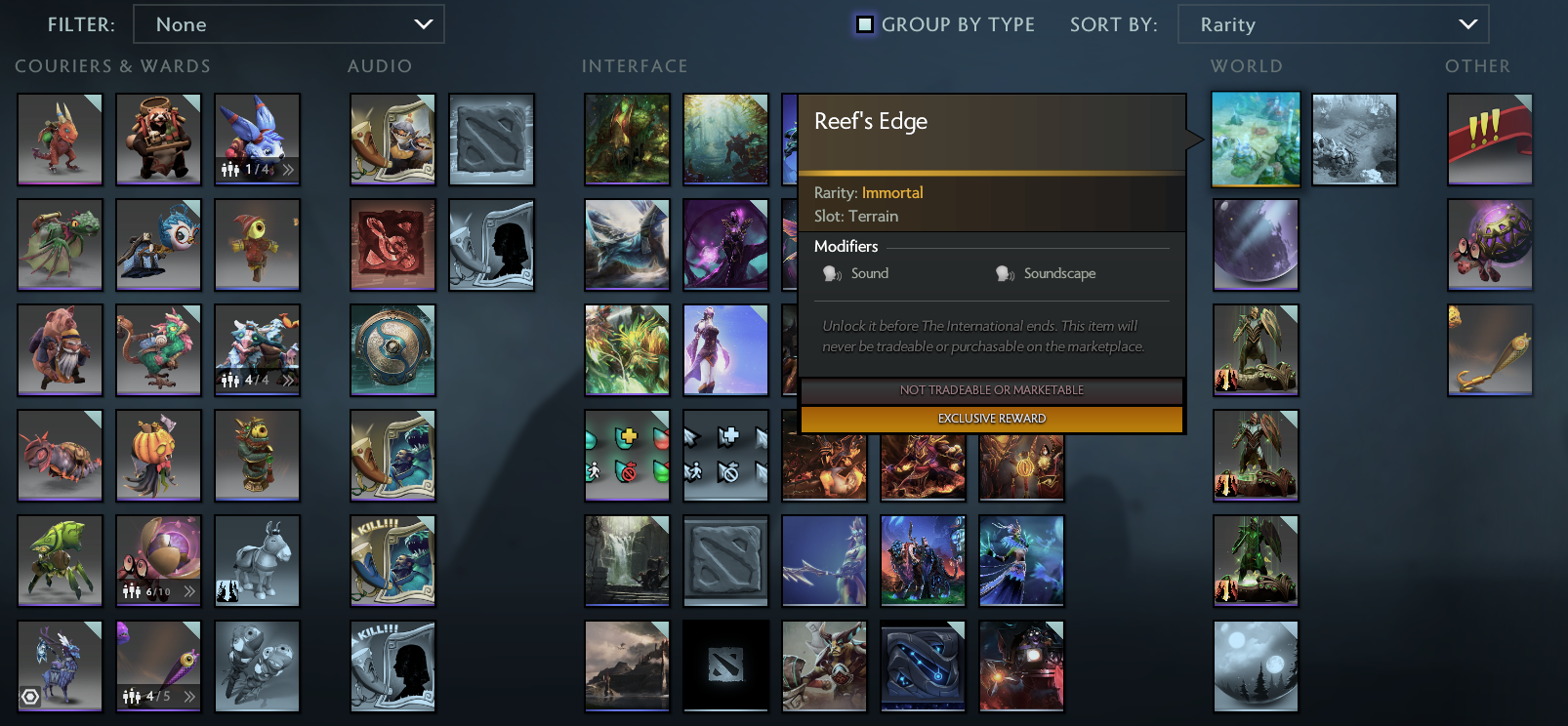The image size is (1568, 726).
Task: Open the FILTER dropdown set to None
Action: (x=289, y=23)
